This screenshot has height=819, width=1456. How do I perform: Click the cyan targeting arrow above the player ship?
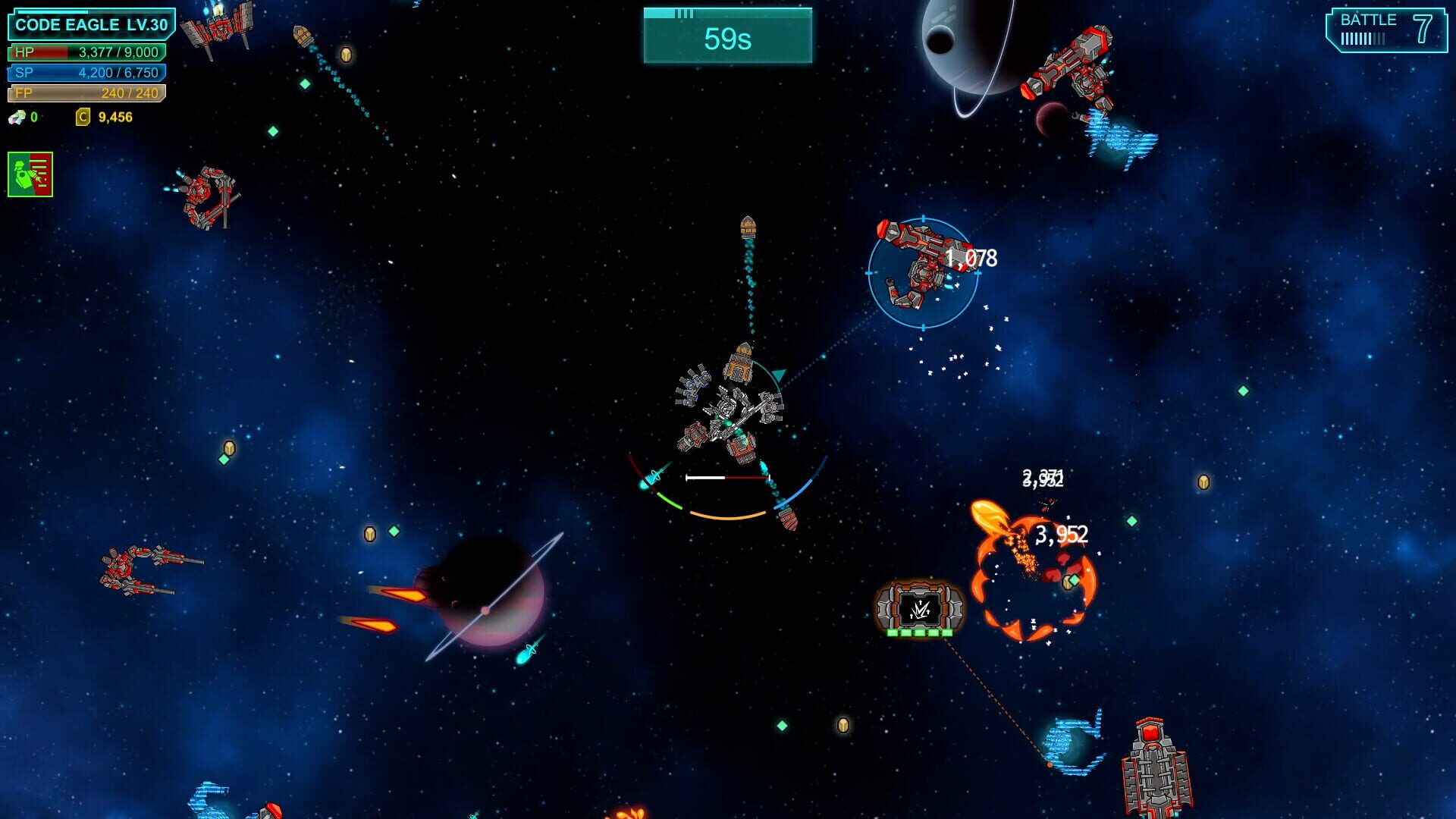click(777, 375)
